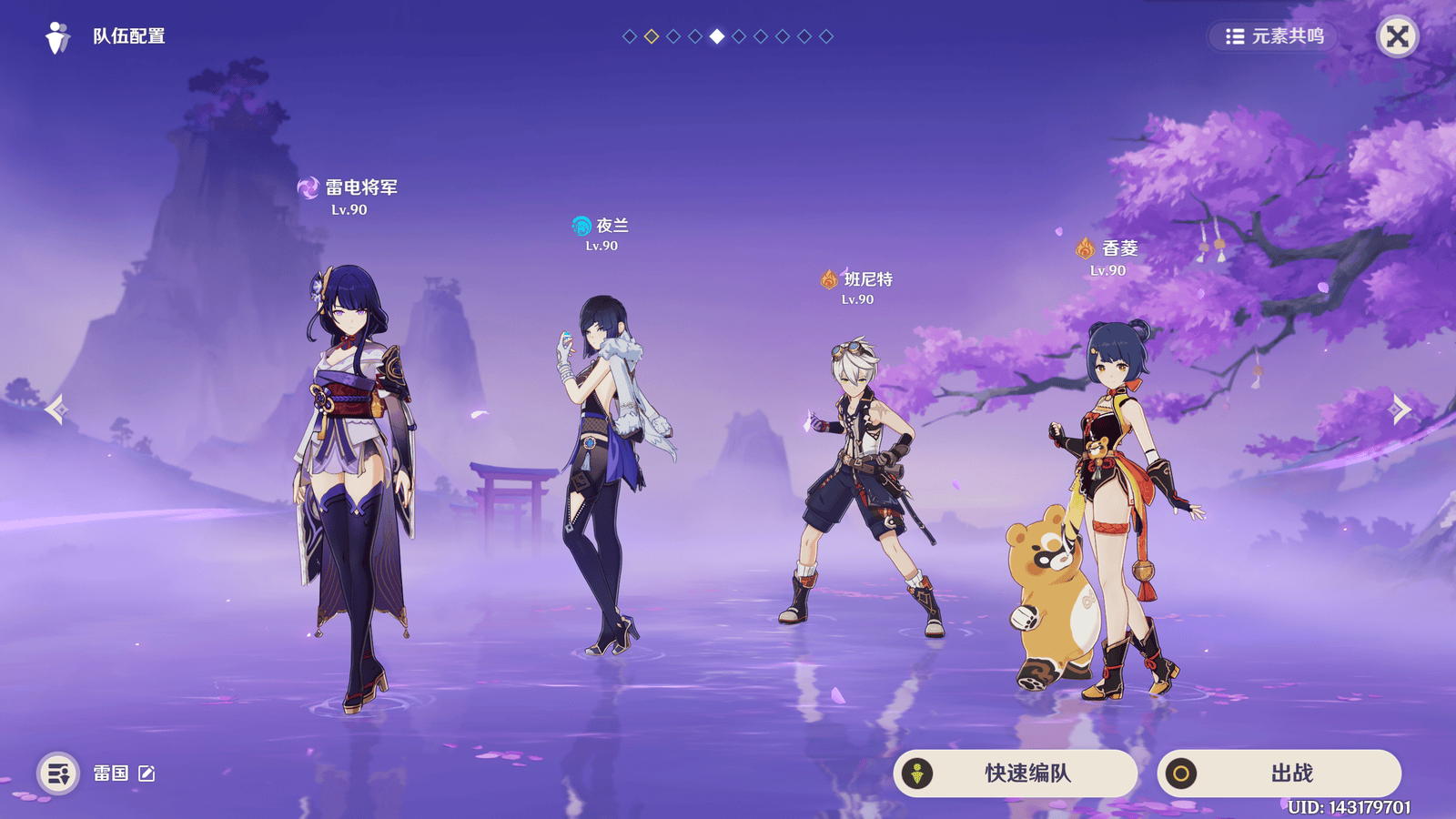Click the Pyro element icon beside 班尼特
1456x819 pixels.
829,280
